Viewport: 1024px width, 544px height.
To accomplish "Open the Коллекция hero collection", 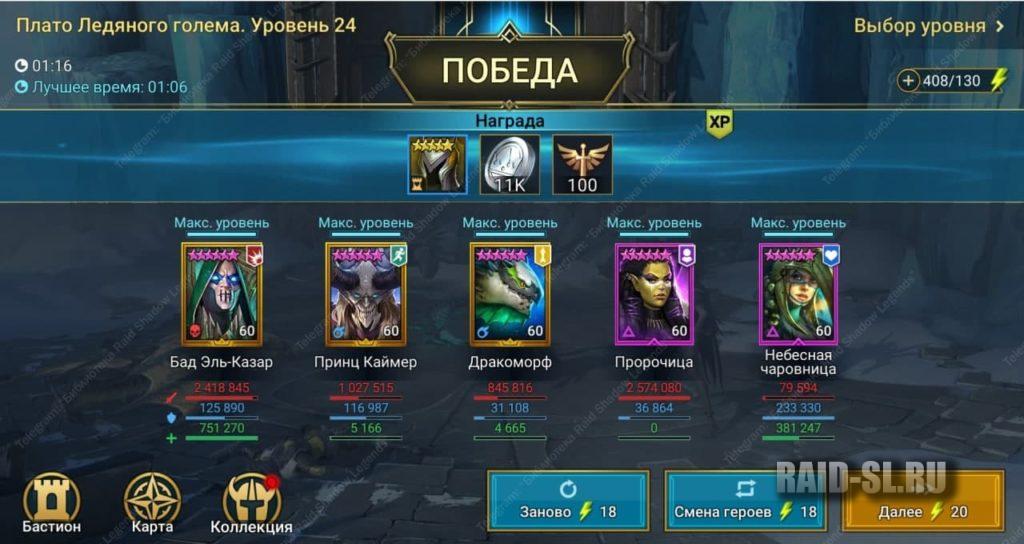I will pyautogui.click(x=251, y=504).
